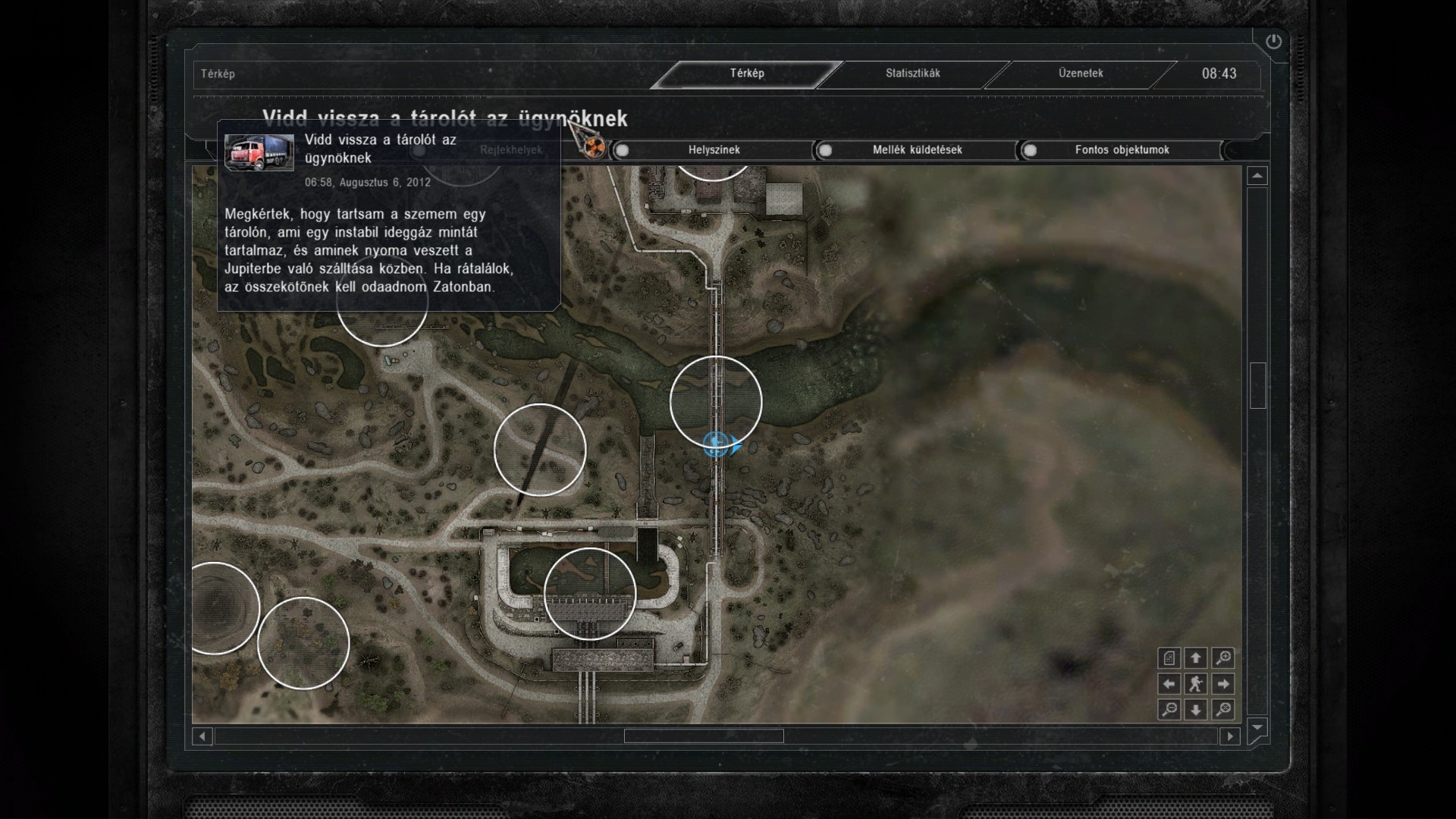Screen dimensions: 1456x819
Task: Click the reset-zoom magnifier with crosshair dots
Action: pyautogui.click(x=1222, y=710)
